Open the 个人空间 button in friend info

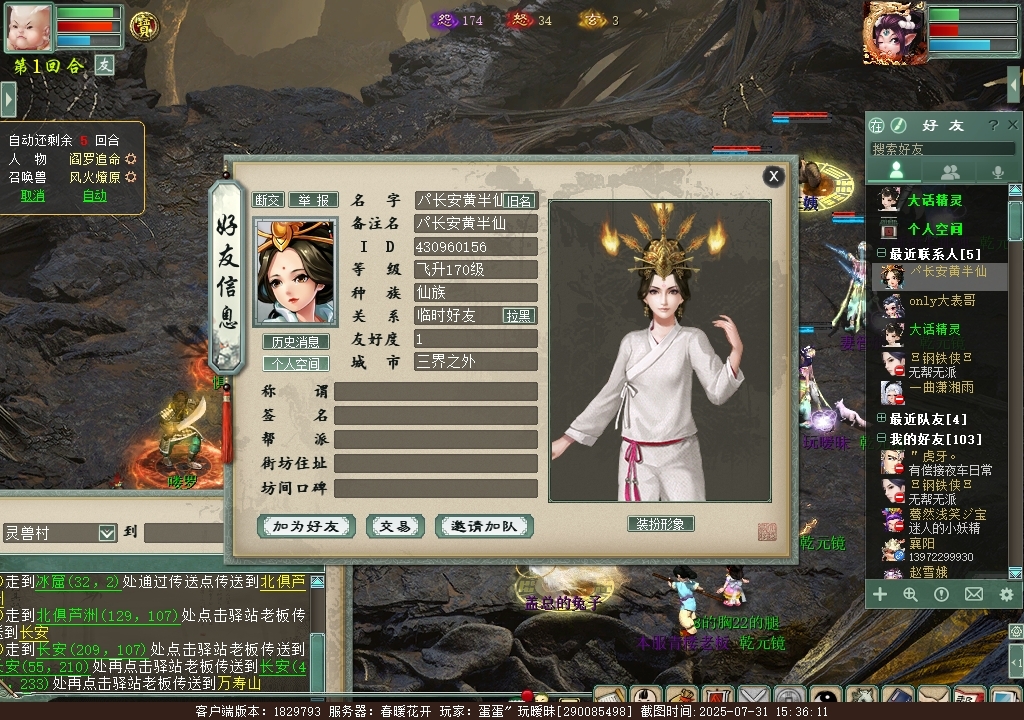[x=295, y=364]
